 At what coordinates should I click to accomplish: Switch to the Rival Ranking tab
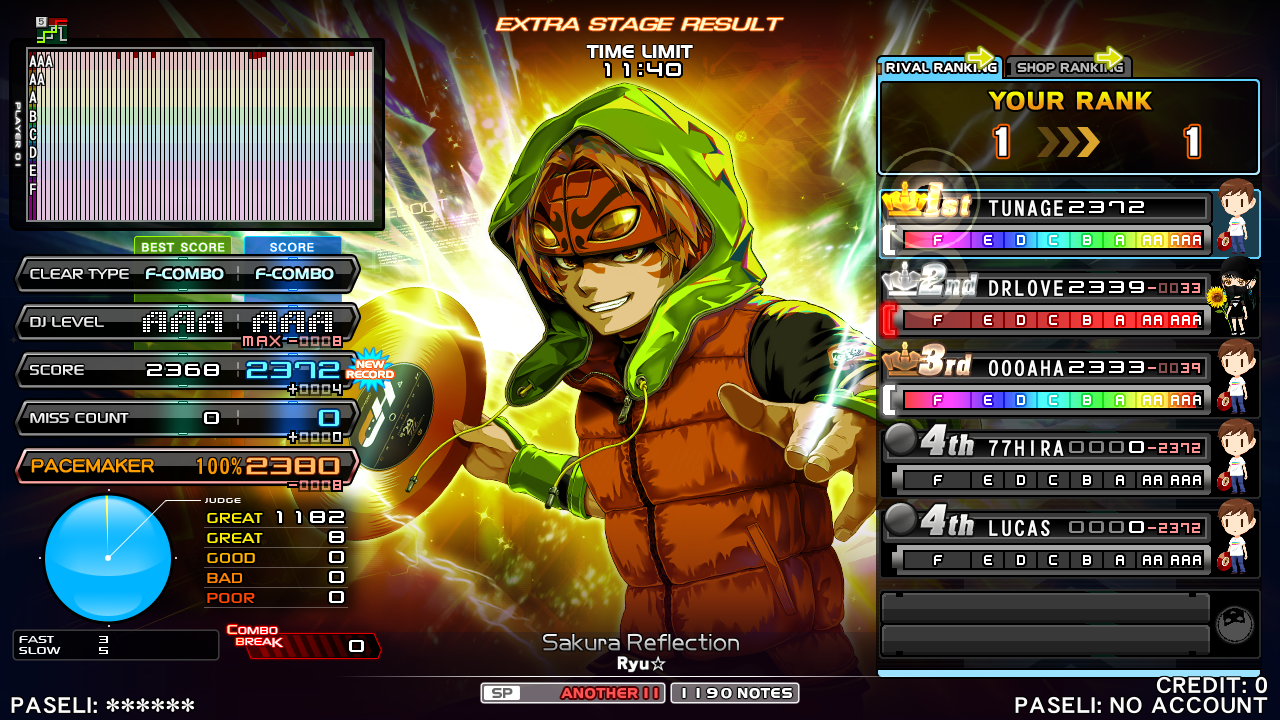pyautogui.click(x=938, y=67)
